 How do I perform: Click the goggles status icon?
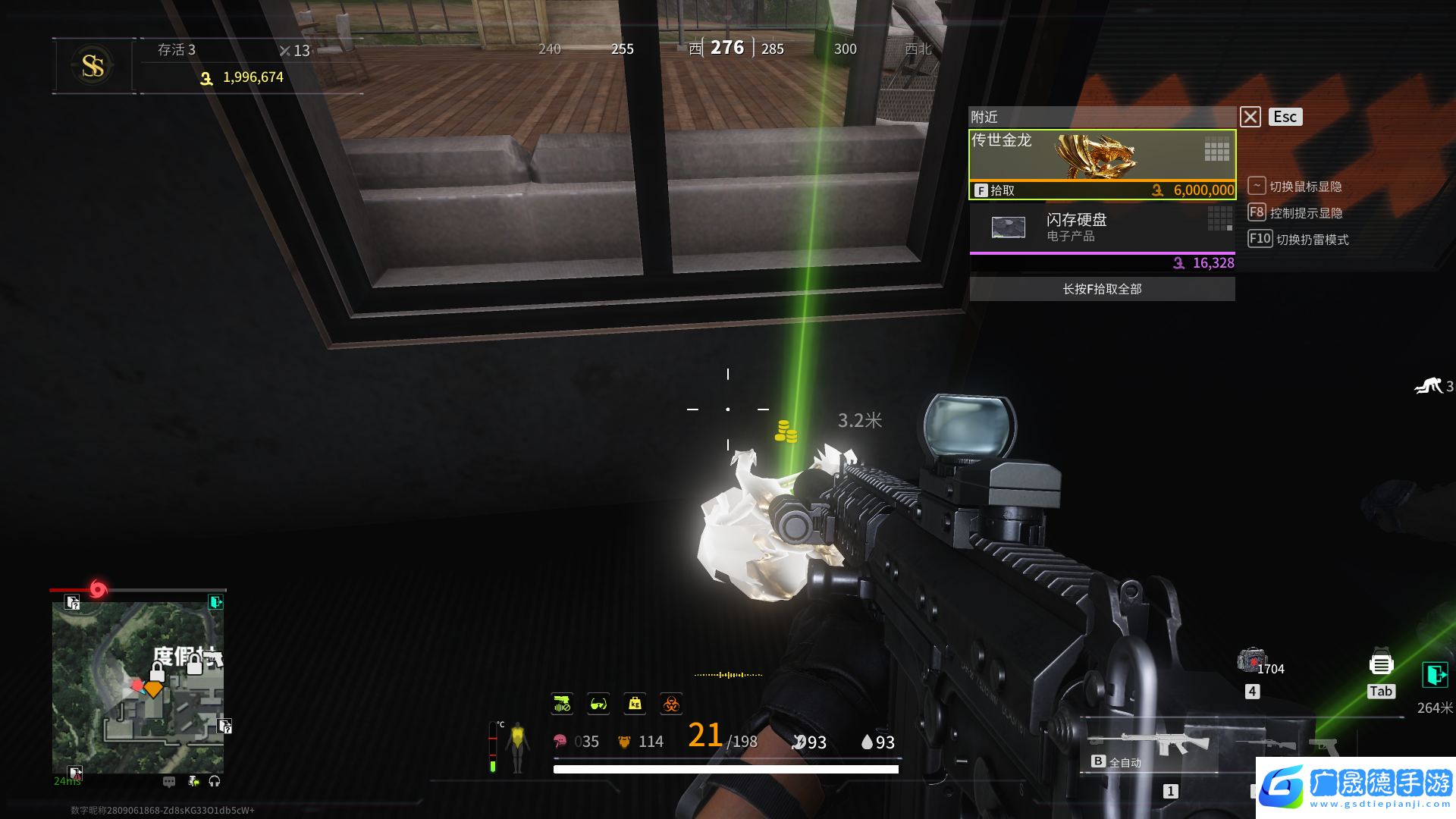[x=598, y=704]
